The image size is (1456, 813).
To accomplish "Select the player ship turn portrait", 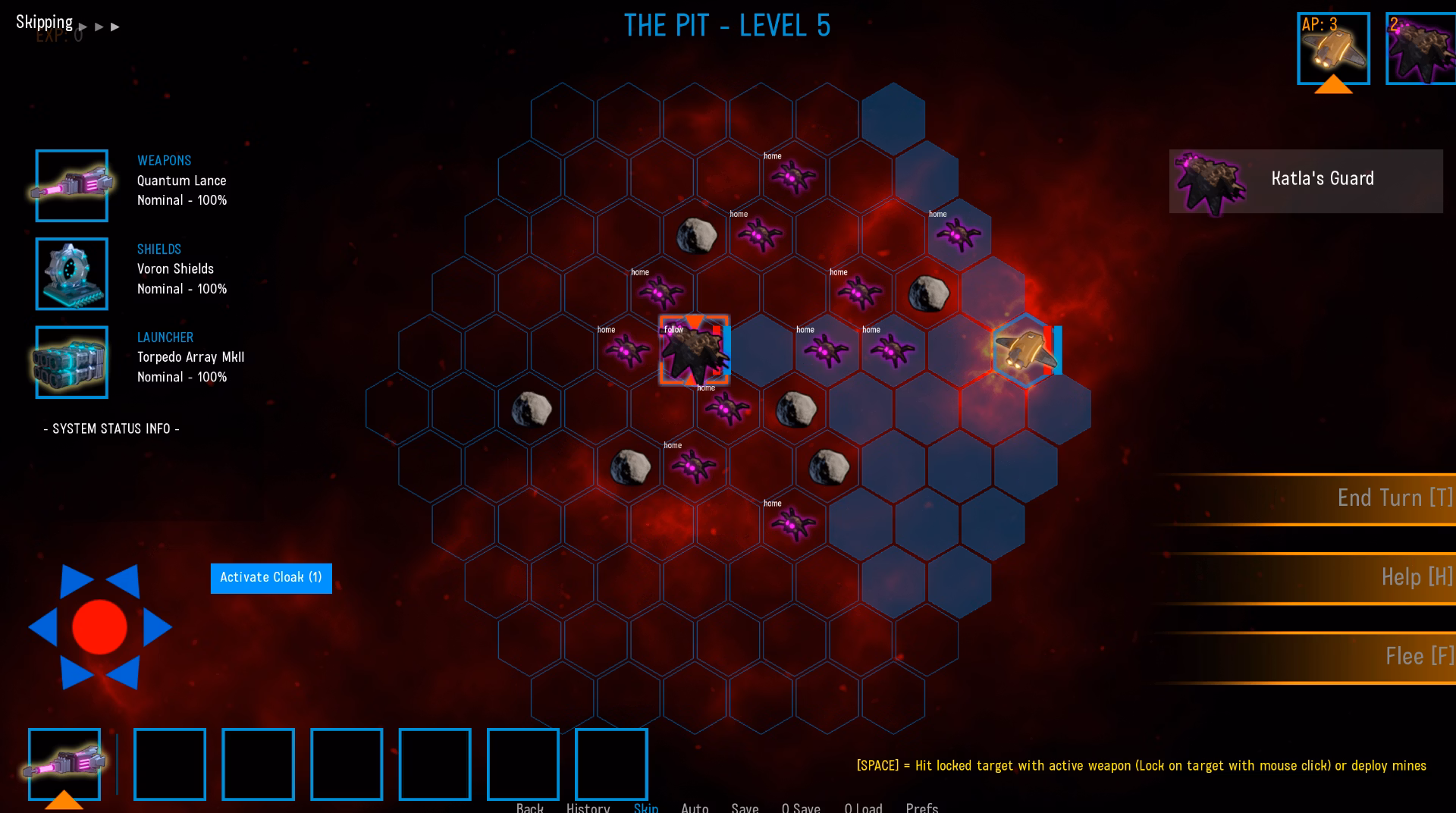I will point(1333,49).
